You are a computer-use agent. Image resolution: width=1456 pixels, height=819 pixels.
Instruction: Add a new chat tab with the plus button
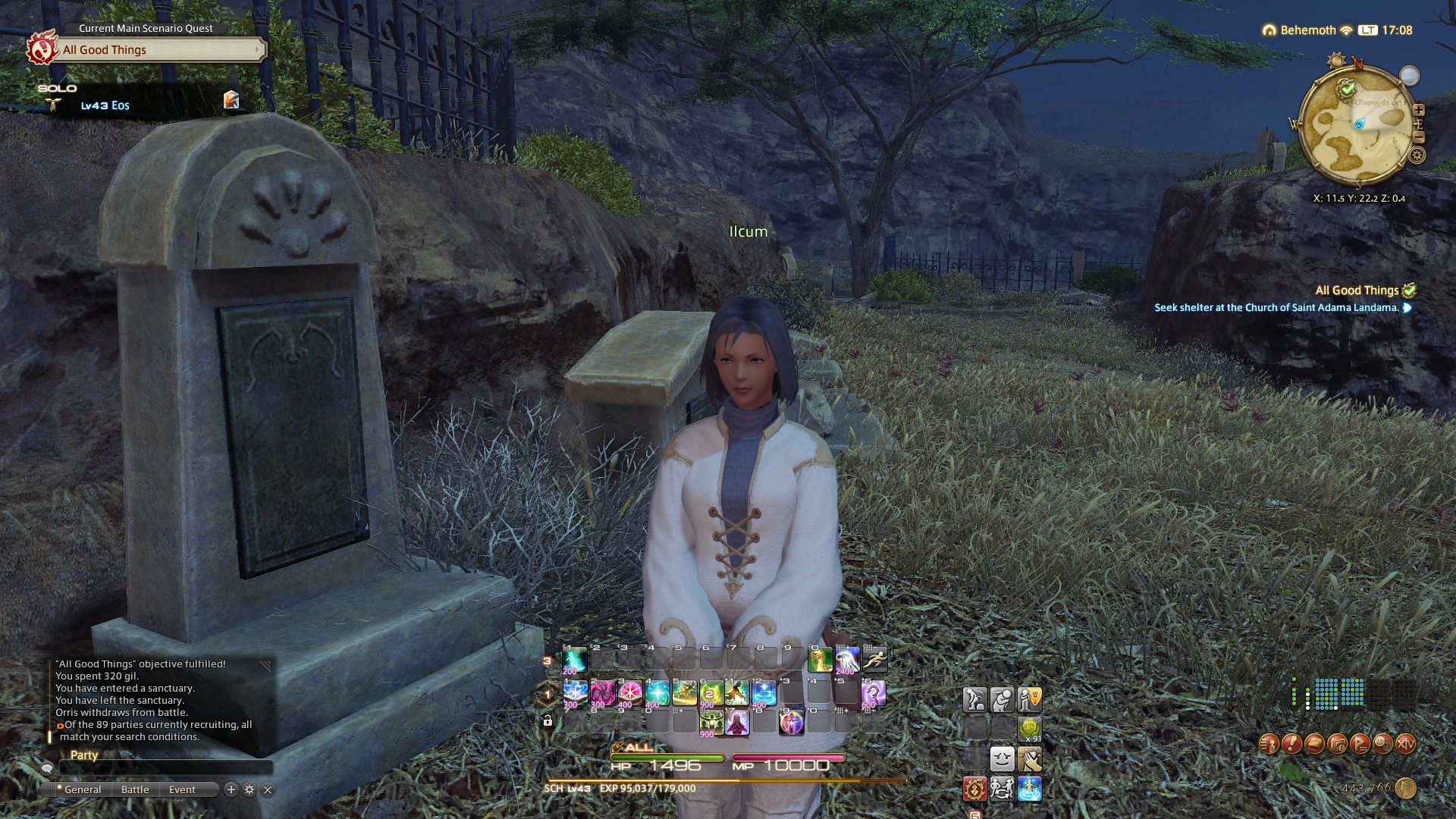coord(231,789)
